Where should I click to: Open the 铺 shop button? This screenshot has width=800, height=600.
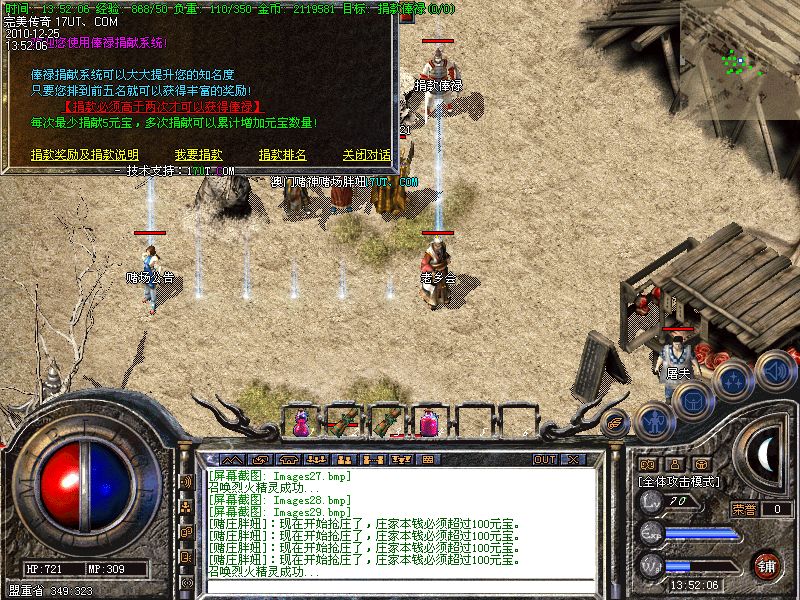tap(767, 566)
